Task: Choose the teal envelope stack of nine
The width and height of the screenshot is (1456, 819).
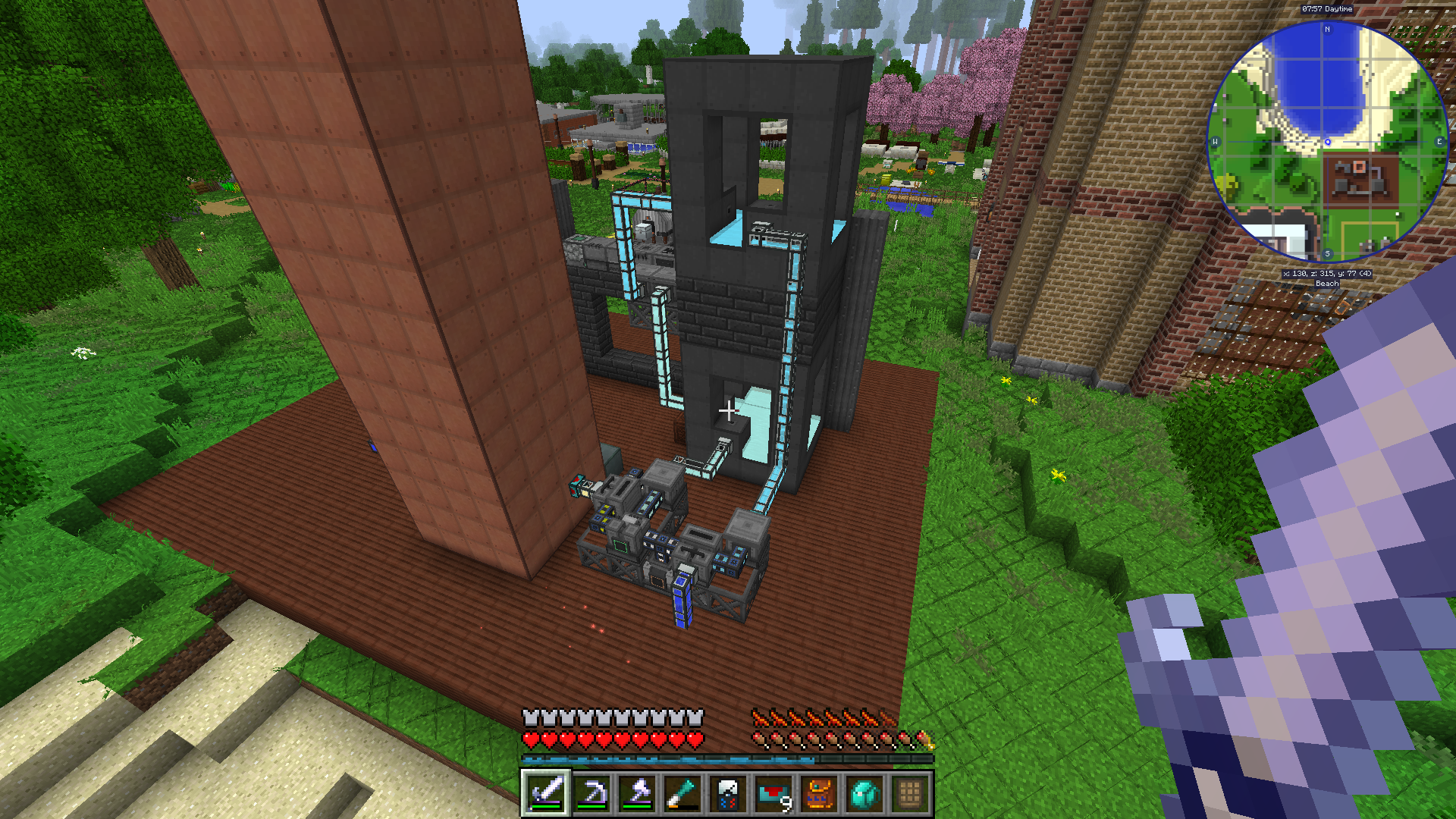Action: click(773, 793)
